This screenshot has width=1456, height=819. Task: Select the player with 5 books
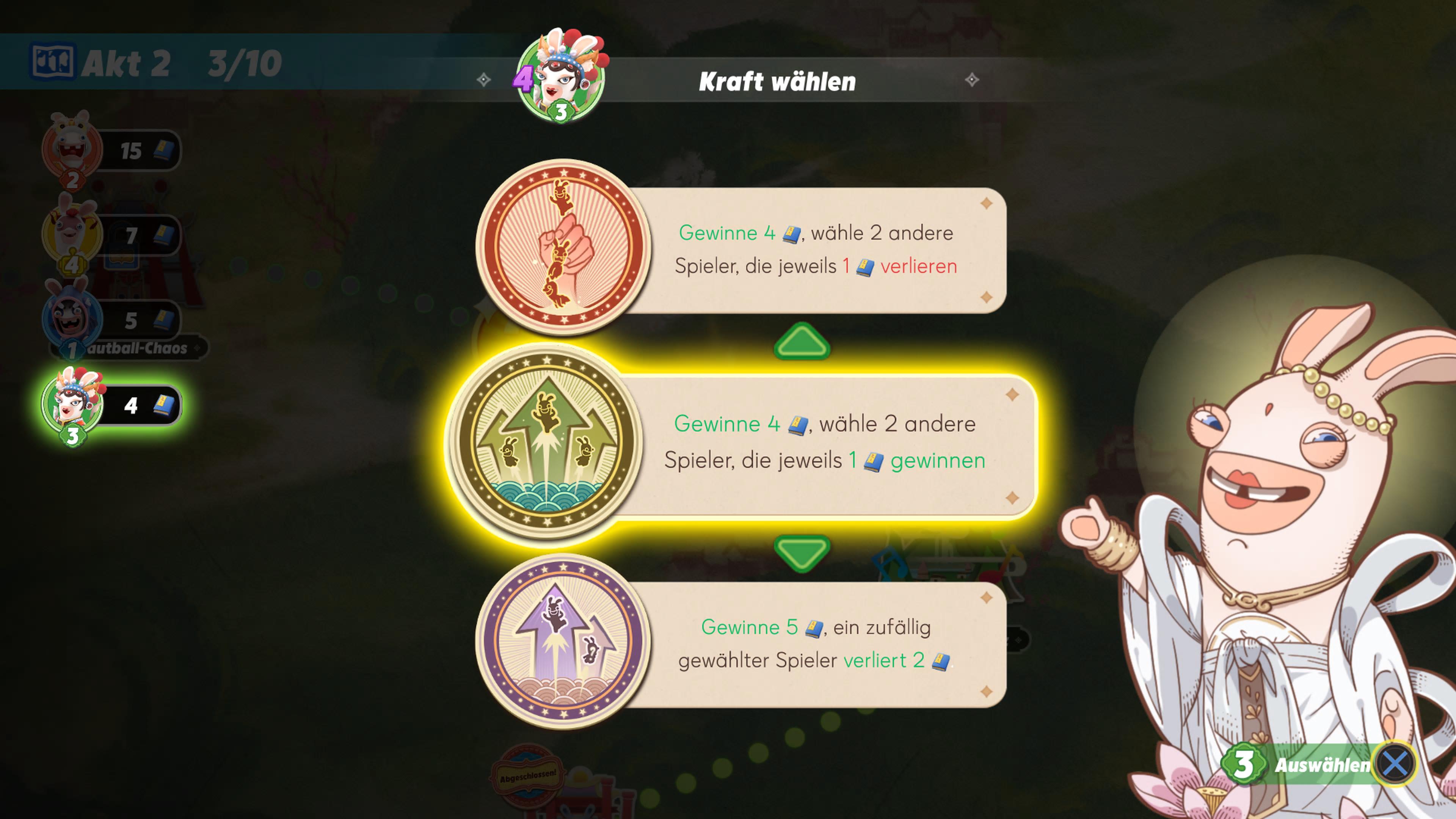tap(110, 320)
